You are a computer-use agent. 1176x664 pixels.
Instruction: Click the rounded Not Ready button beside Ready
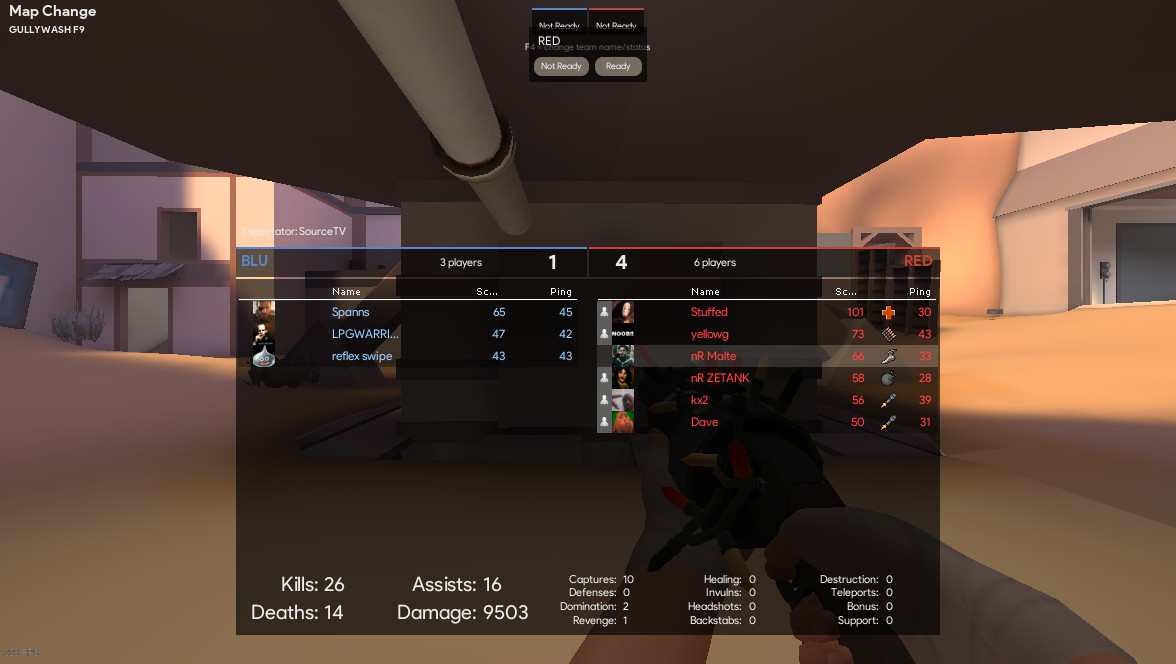(x=561, y=67)
